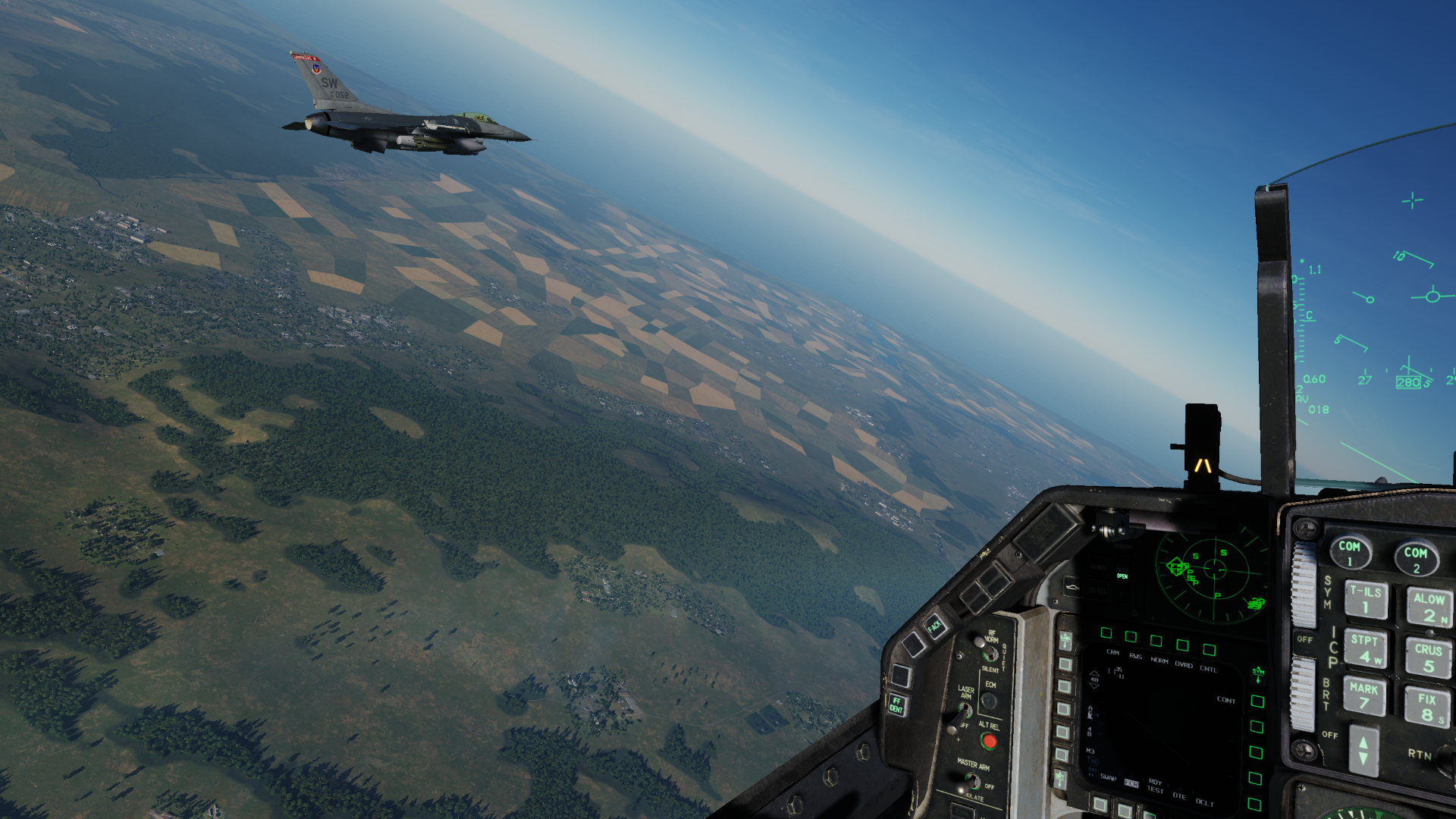Select the CRM option button on the MFD
This screenshot has height=819, width=1456.
[1106, 633]
